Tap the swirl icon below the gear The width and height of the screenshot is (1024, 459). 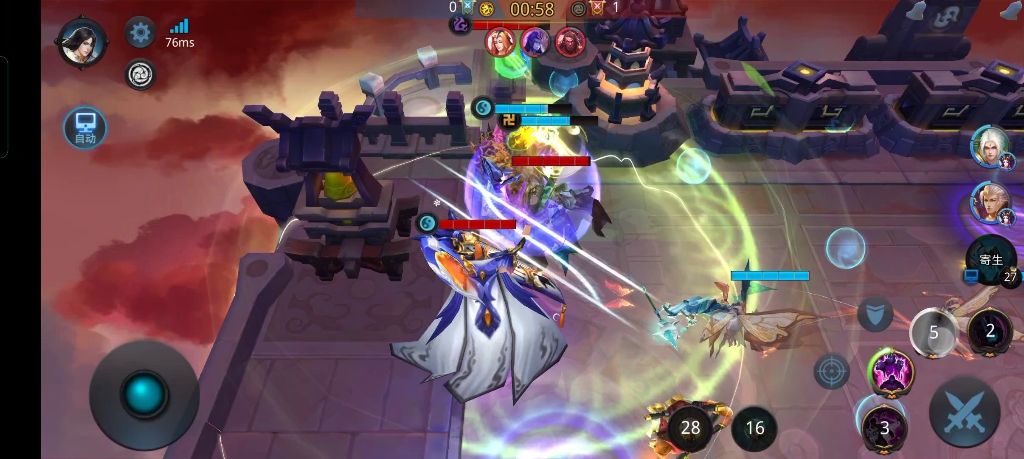140,74
